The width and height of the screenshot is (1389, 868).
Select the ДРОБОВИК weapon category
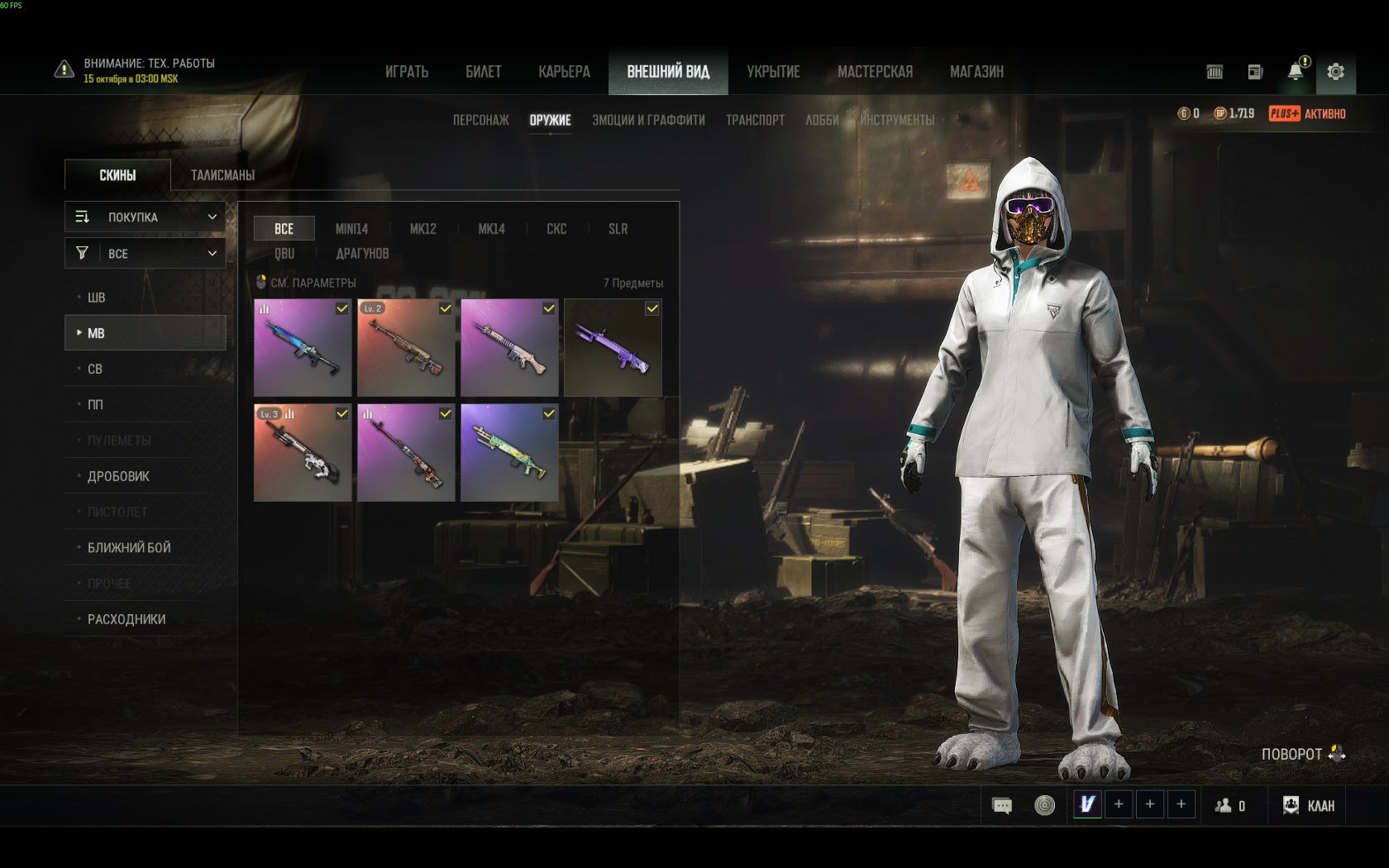pyautogui.click(x=118, y=476)
